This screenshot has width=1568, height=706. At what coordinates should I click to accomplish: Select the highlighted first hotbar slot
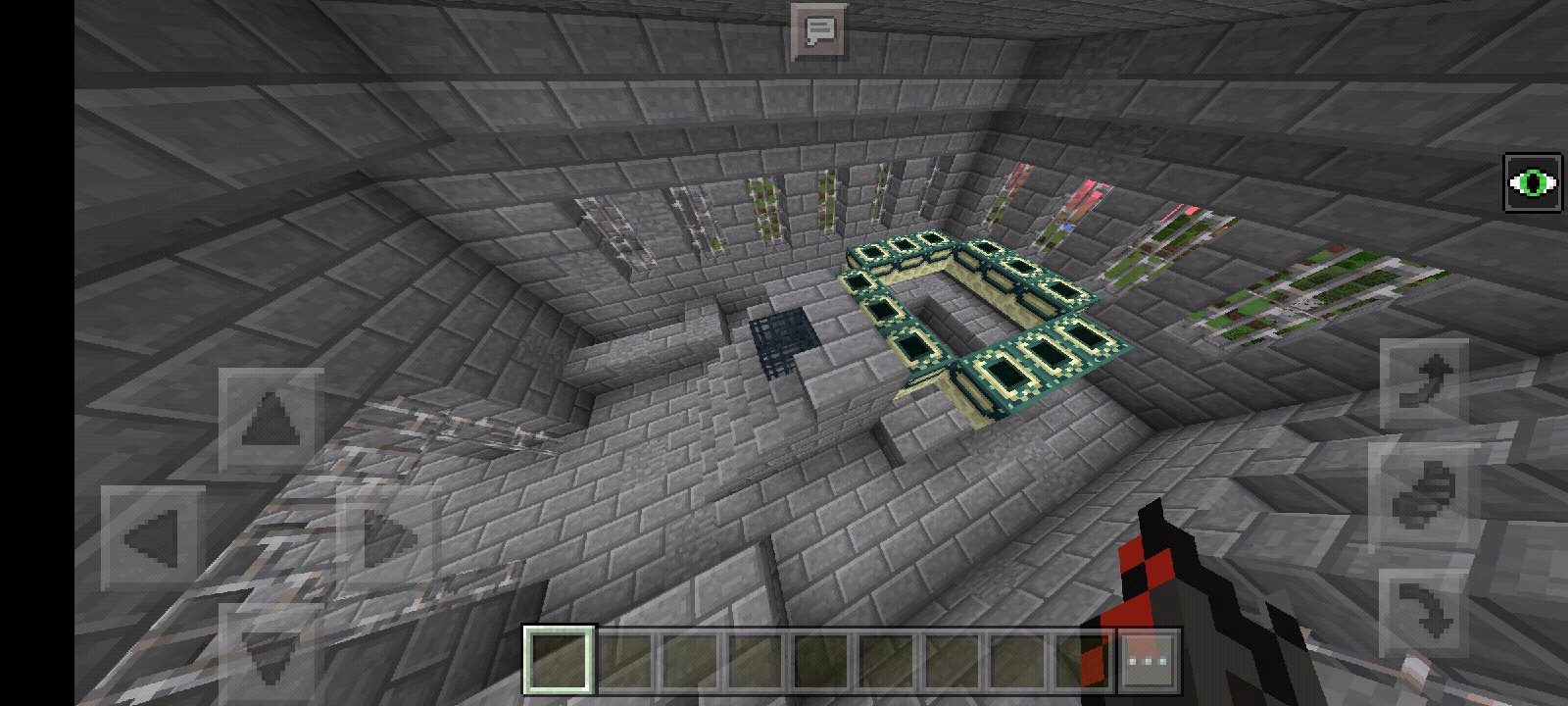[x=560, y=660]
